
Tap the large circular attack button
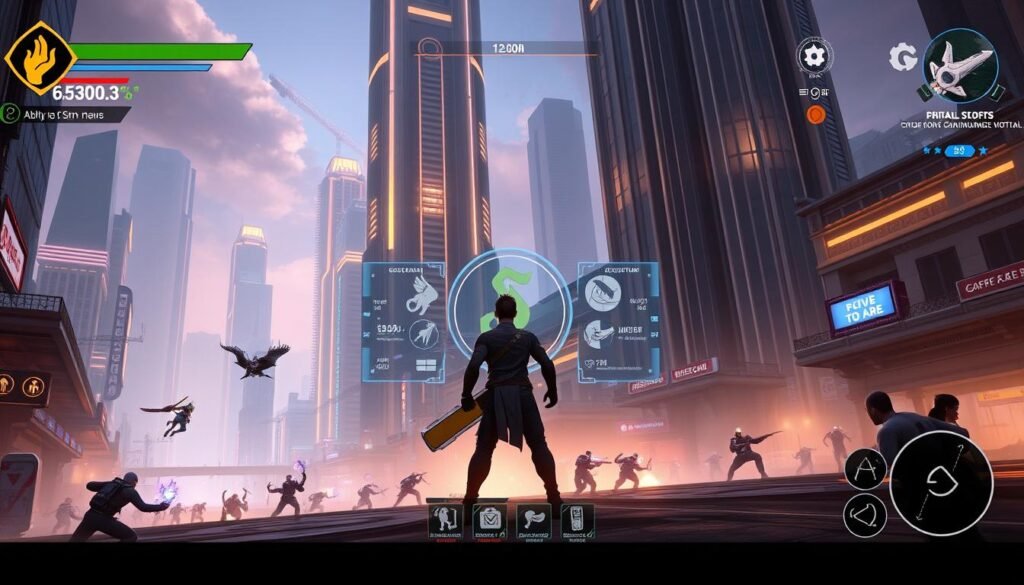pyautogui.click(x=941, y=483)
